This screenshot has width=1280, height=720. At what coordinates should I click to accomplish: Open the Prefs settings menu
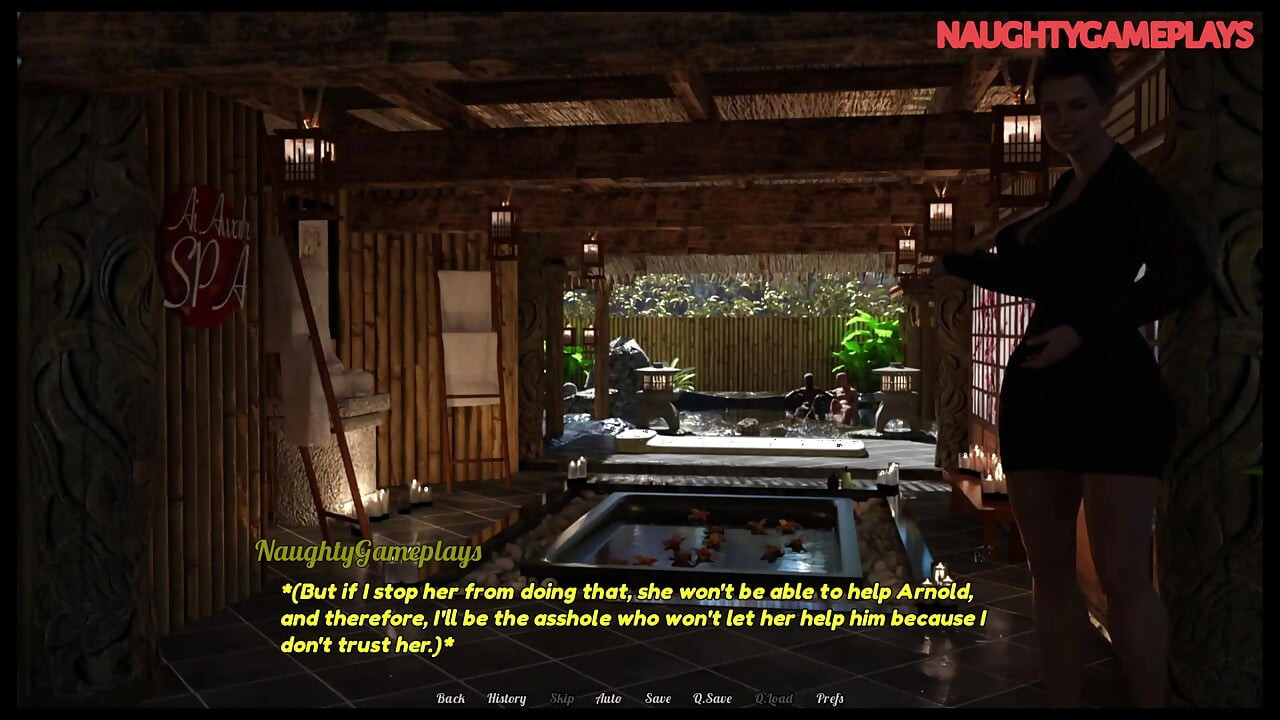coord(828,699)
